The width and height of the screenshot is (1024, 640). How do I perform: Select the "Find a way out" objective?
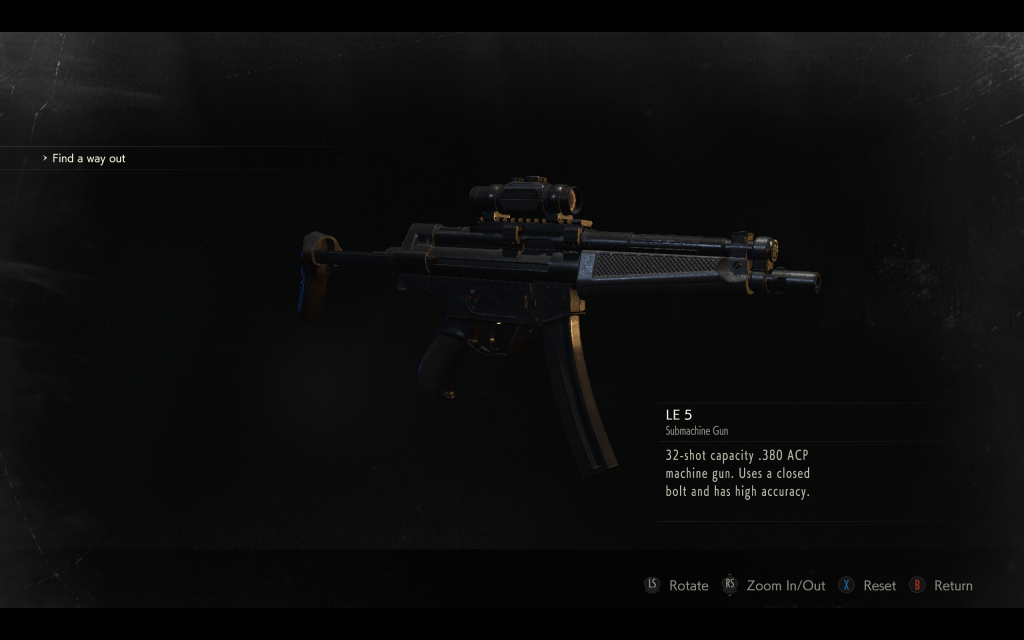click(x=88, y=158)
